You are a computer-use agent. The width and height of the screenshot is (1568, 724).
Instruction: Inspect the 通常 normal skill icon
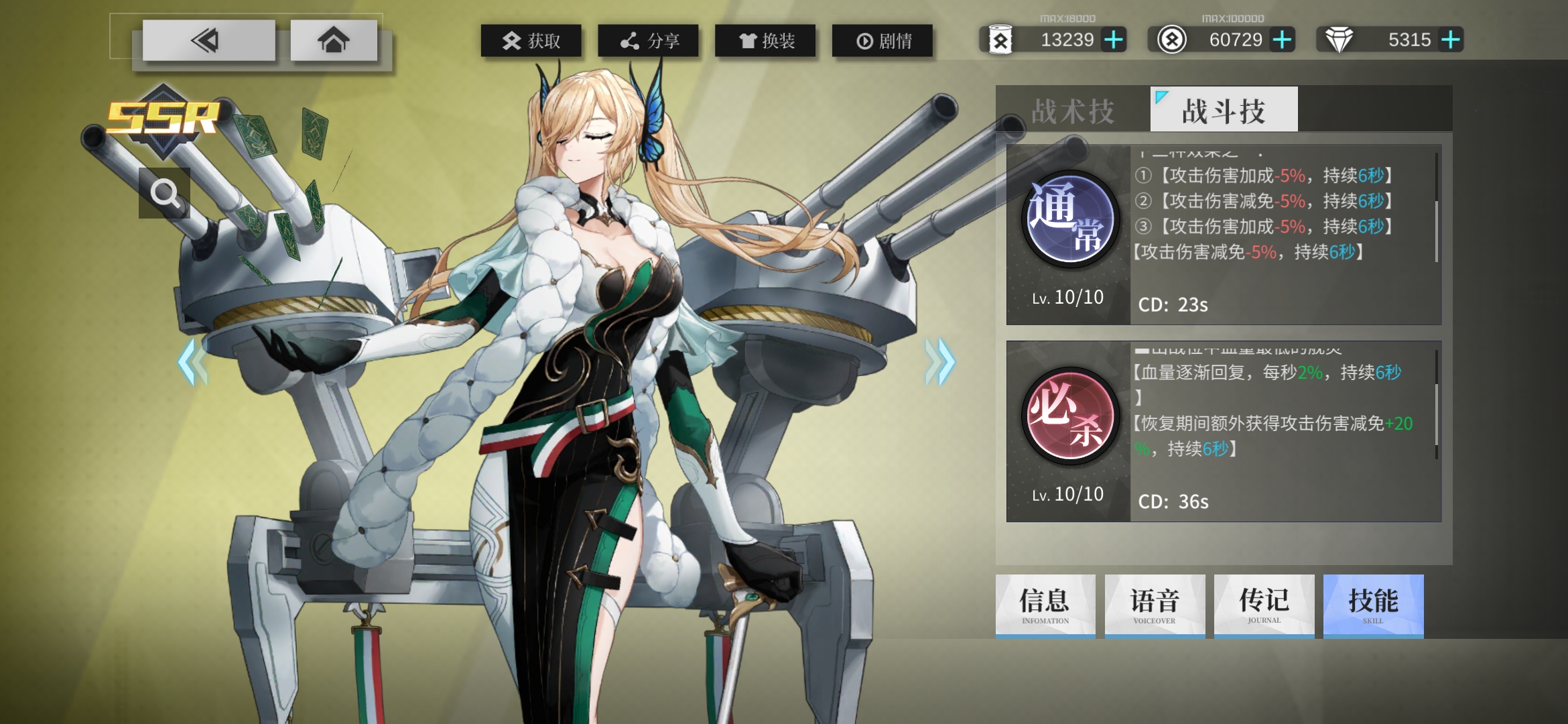click(x=1069, y=219)
